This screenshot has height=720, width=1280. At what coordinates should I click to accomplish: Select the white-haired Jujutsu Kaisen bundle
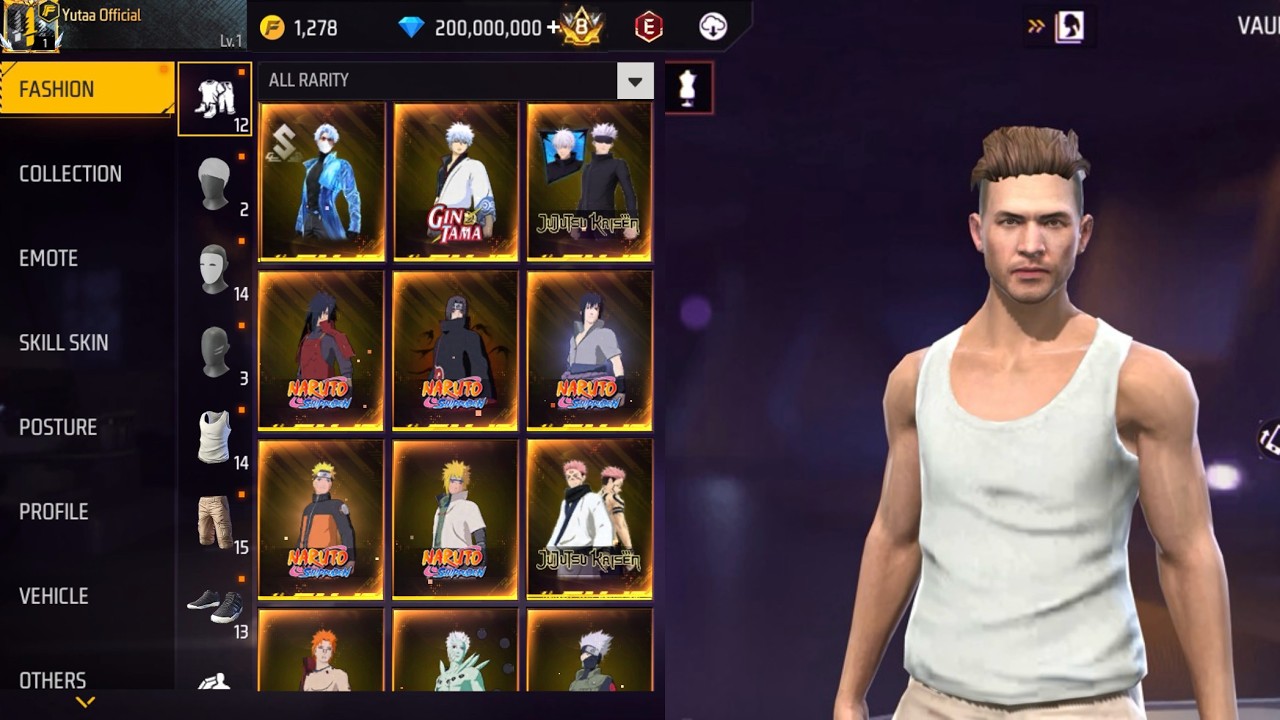(589, 182)
